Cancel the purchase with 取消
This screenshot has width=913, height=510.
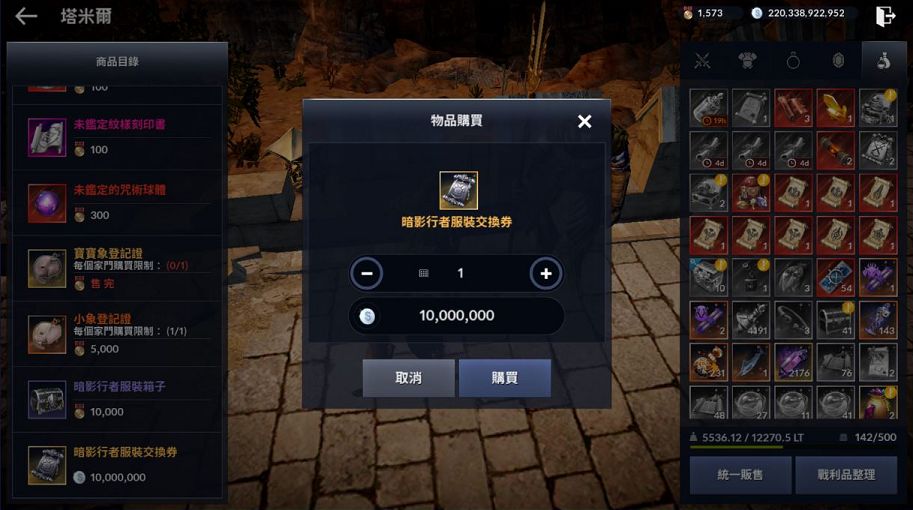click(408, 378)
